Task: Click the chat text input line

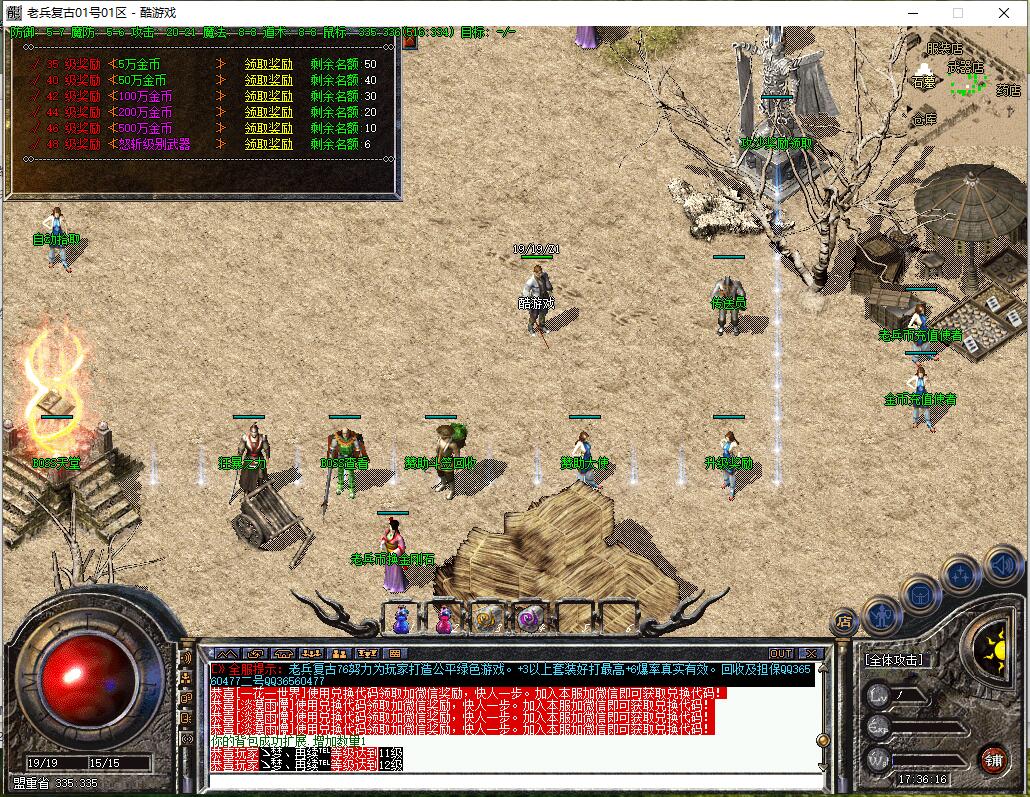Action: click(510, 780)
